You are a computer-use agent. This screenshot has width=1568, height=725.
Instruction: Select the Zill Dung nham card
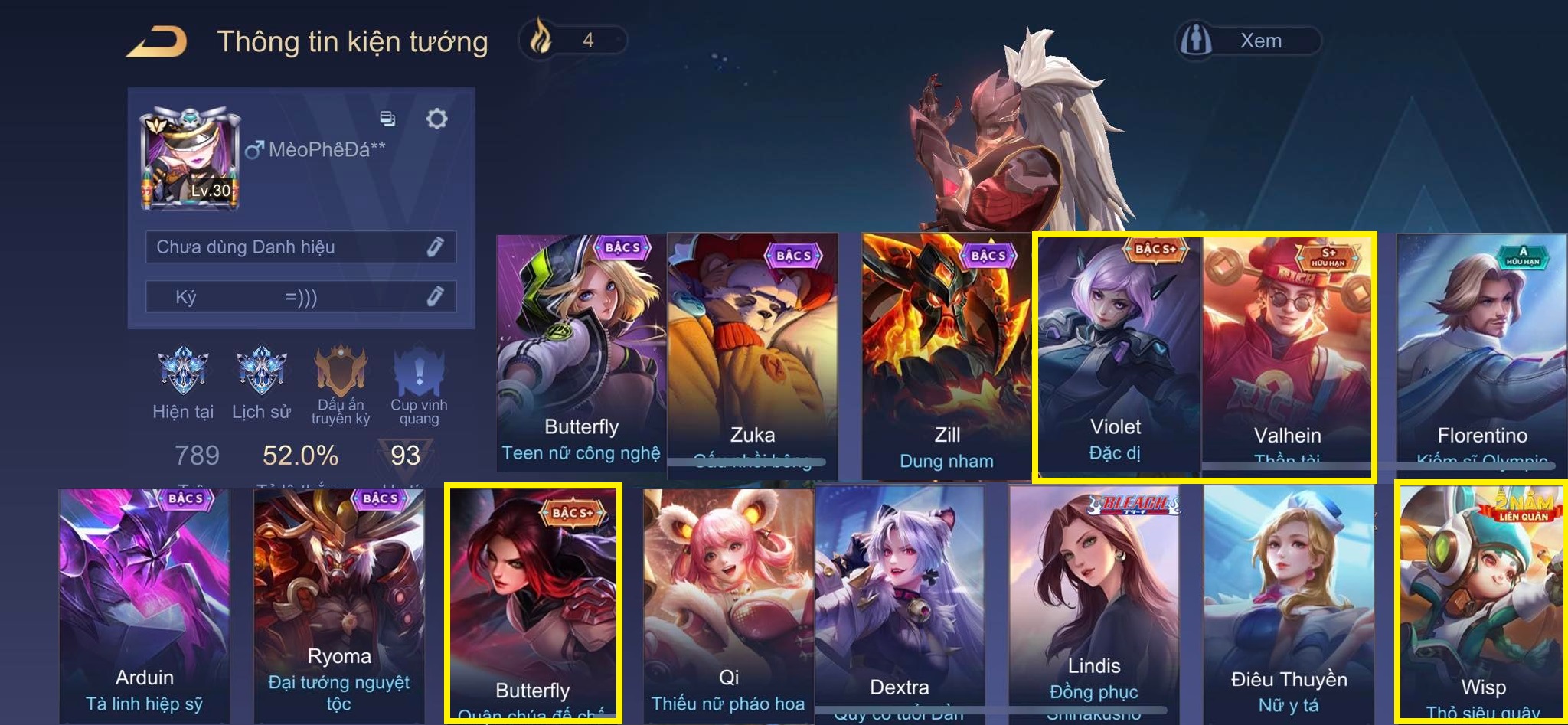(x=946, y=352)
